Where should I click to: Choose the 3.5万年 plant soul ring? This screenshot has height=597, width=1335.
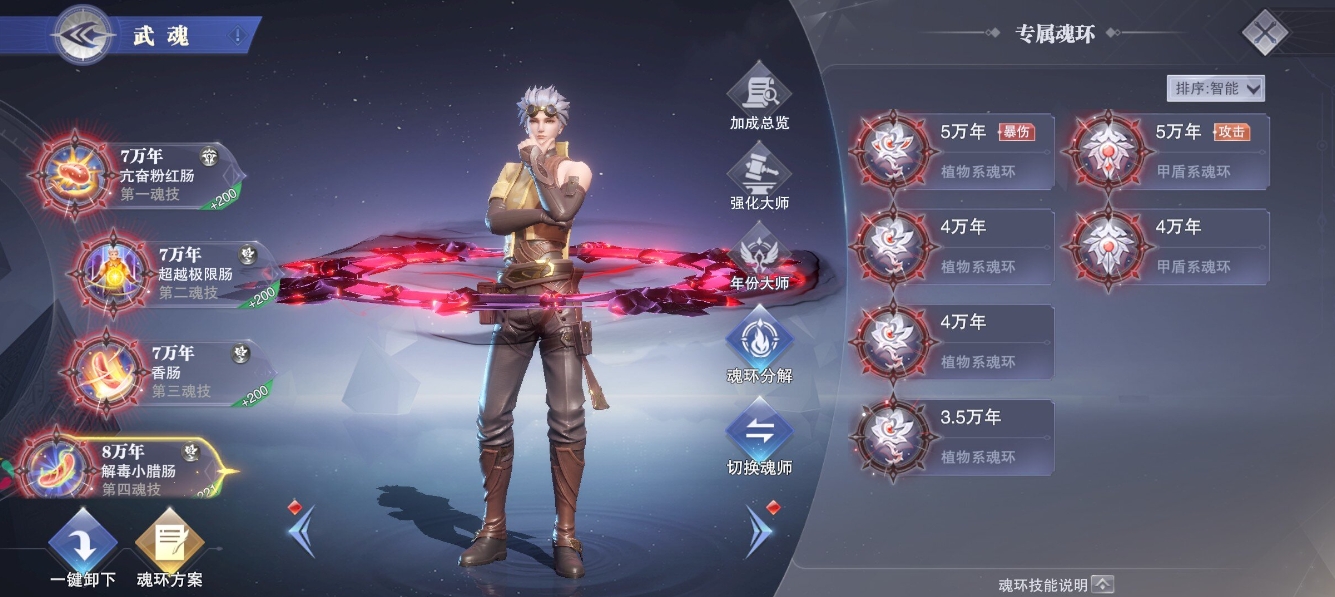click(955, 437)
